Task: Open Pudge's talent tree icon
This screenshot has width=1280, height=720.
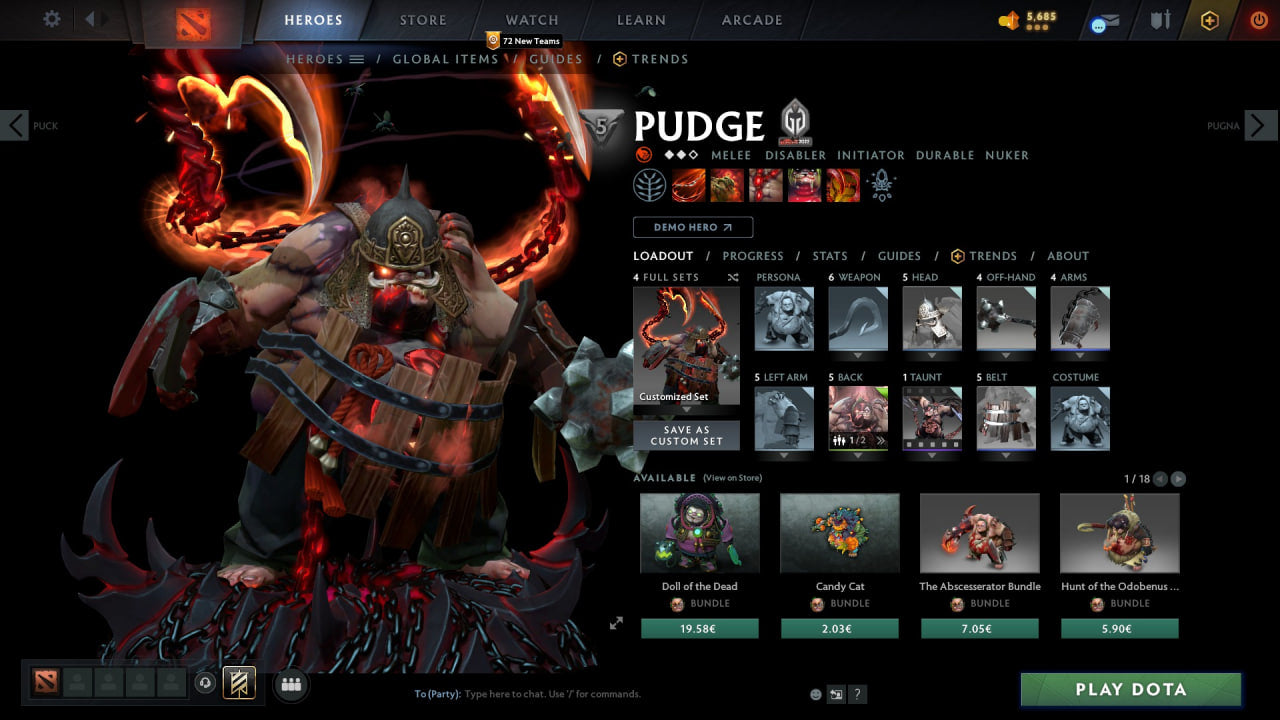Action: (650, 185)
